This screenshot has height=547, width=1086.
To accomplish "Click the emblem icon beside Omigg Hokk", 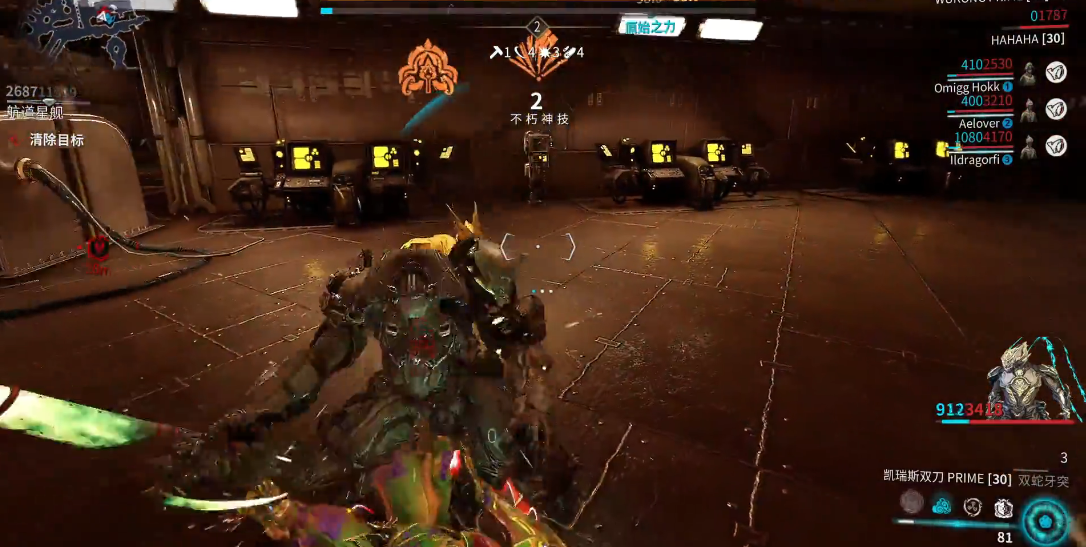I will coord(1056,72).
